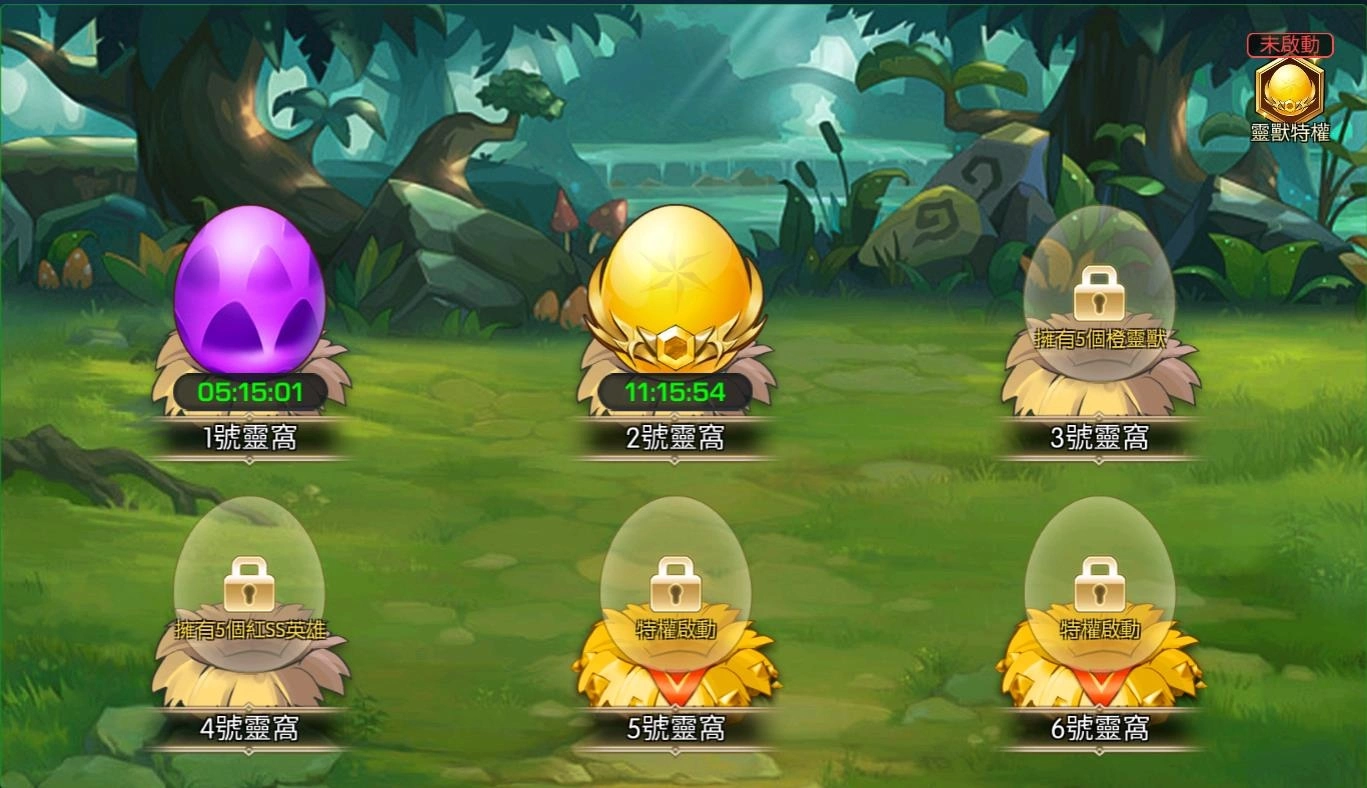Click the 11:15:54 hatching timer
The width and height of the screenshot is (1367, 788).
(675, 392)
